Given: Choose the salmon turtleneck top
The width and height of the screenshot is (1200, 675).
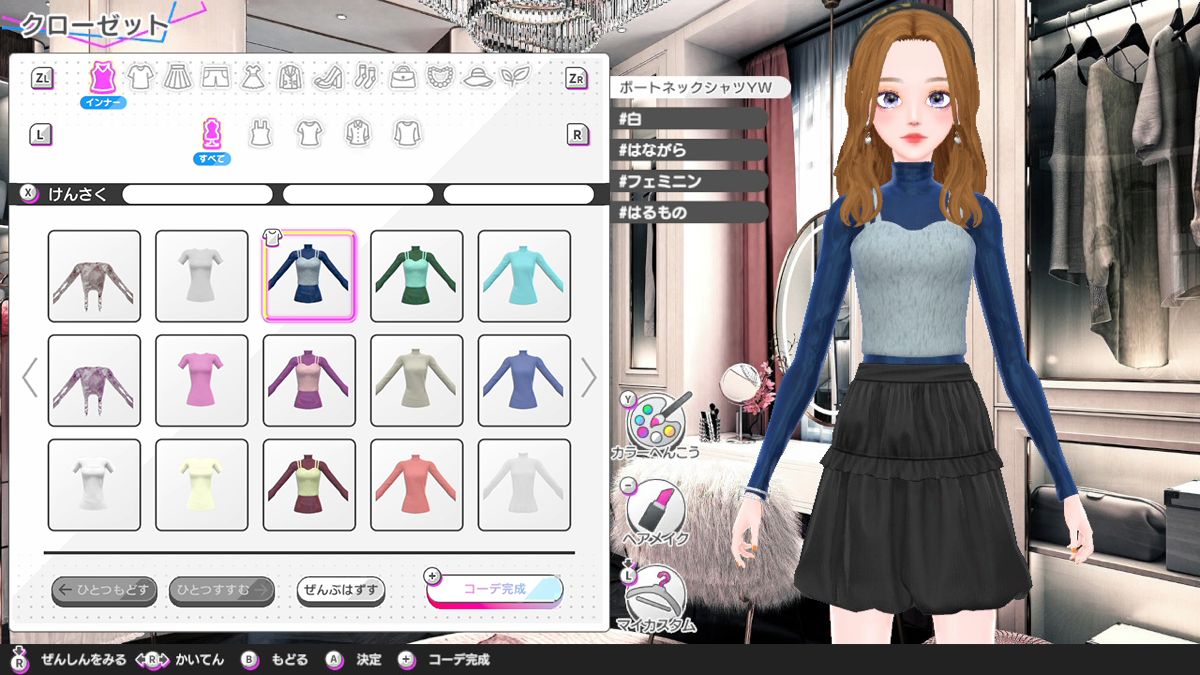Looking at the screenshot, I should 416,485.
